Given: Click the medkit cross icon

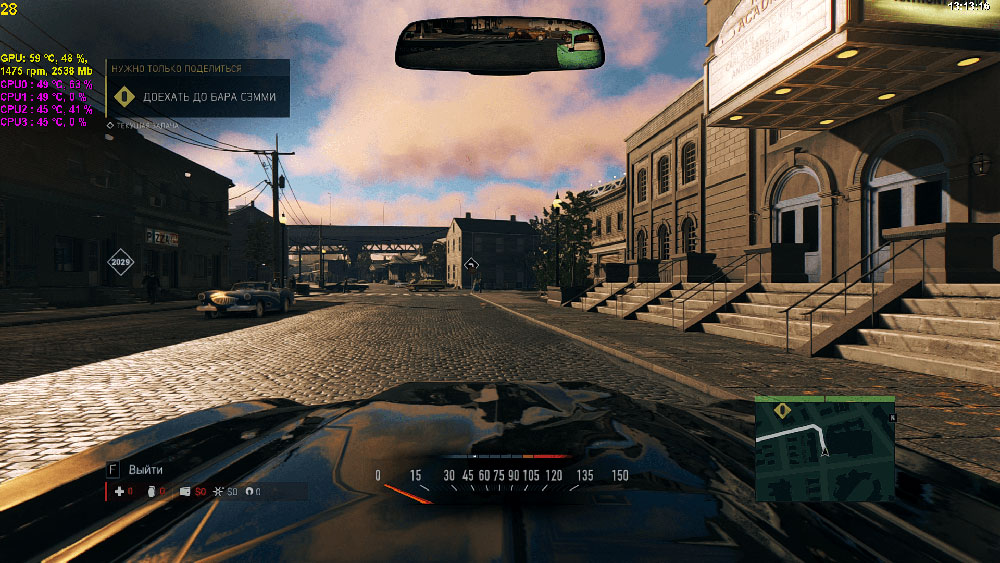Looking at the screenshot, I should [x=119, y=492].
